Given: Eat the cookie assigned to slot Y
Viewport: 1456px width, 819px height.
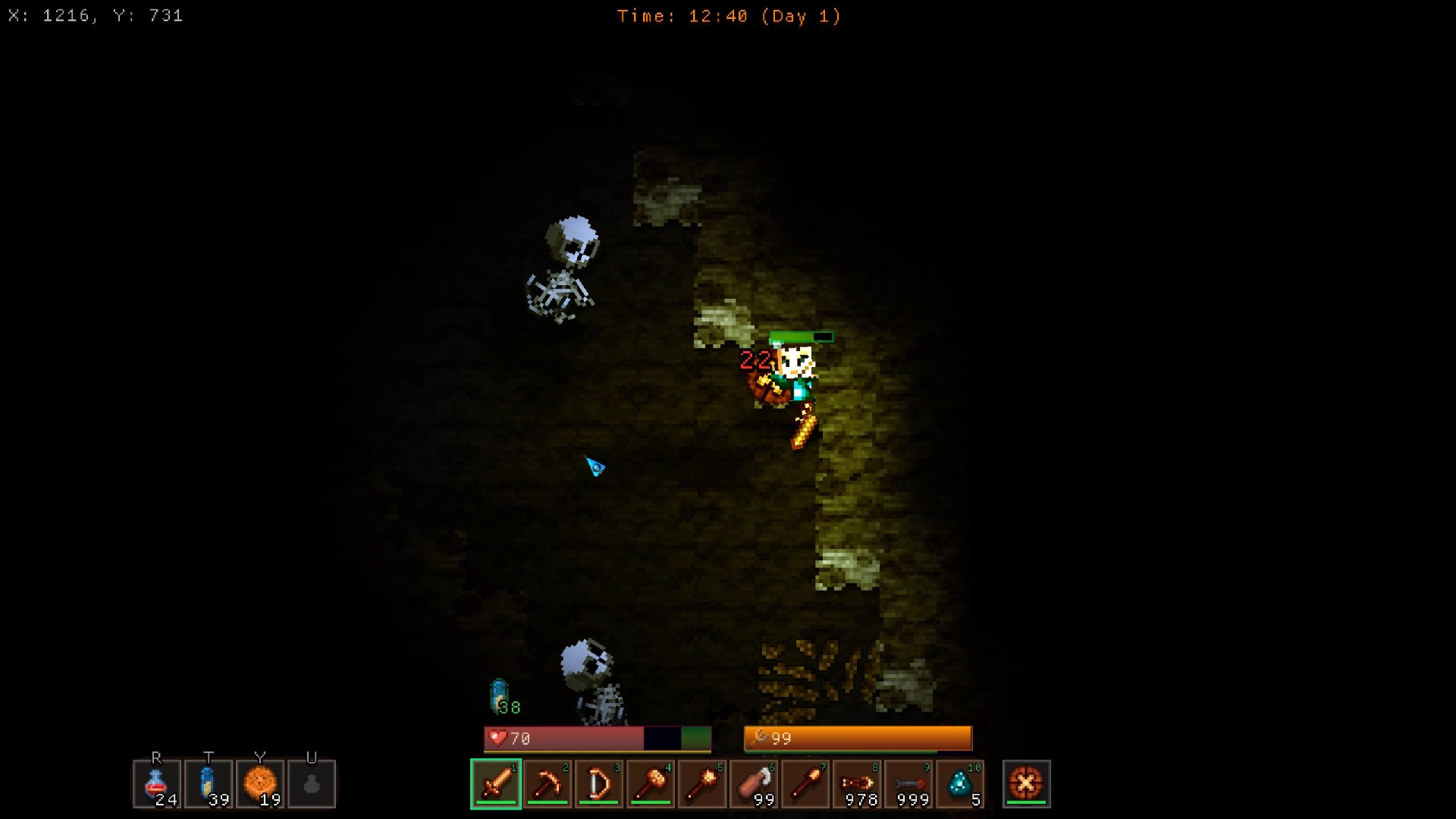Looking at the screenshot, I should [260, 784].
